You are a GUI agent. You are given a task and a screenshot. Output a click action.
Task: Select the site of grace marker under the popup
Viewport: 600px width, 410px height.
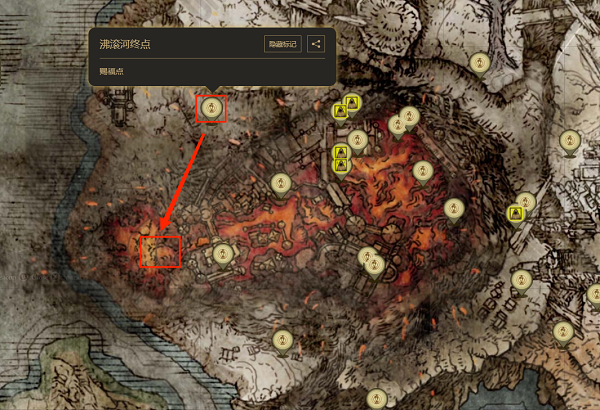pyautogui.click(x=211, y=106)
